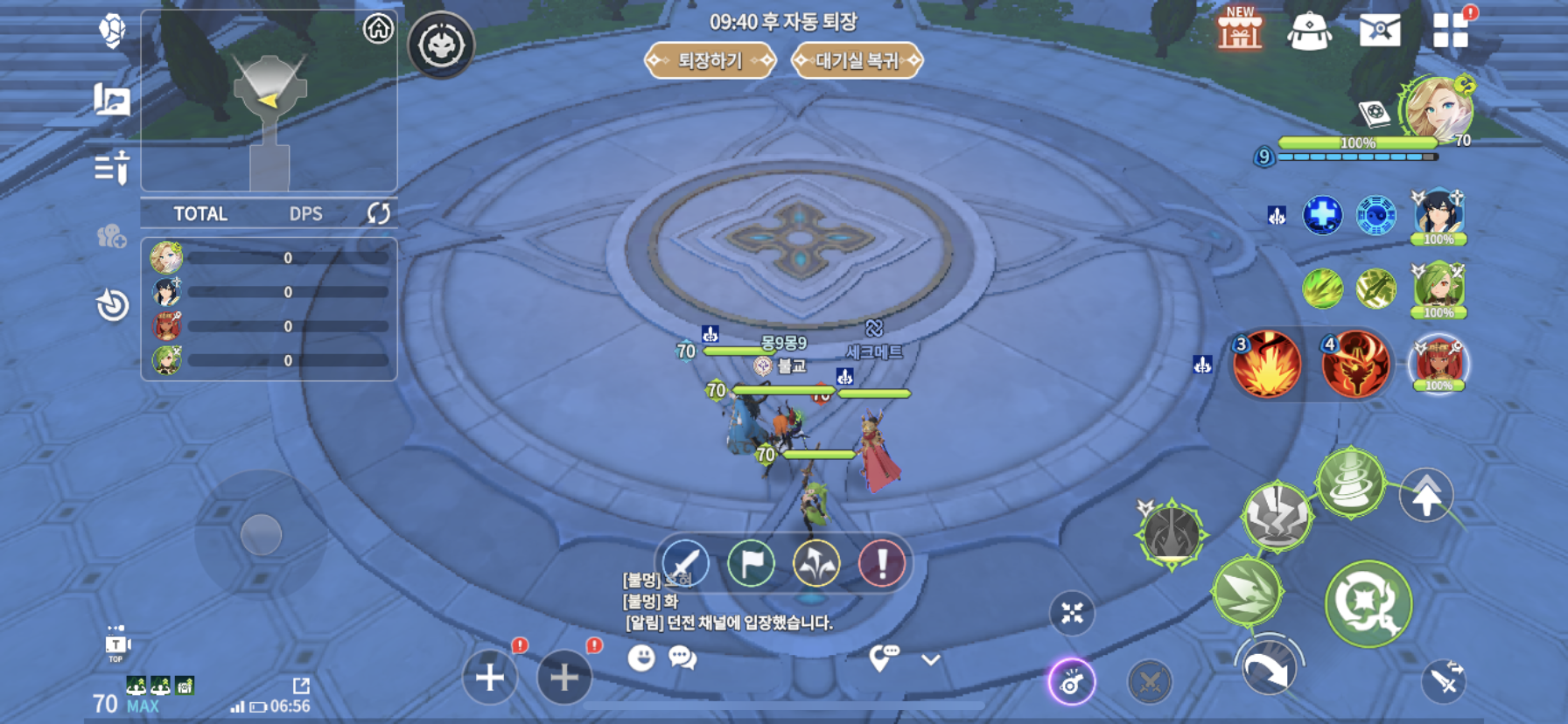Open the minimap panel
The height and width of the screenshot is (724, 1568).
coord(269,101)
